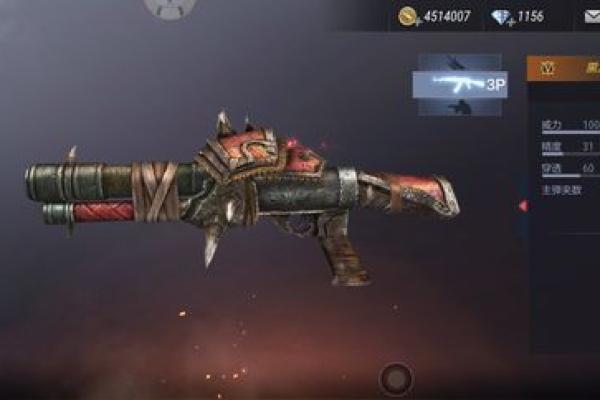
Task: Click the orange weapon name header
Action: (563, 68)
